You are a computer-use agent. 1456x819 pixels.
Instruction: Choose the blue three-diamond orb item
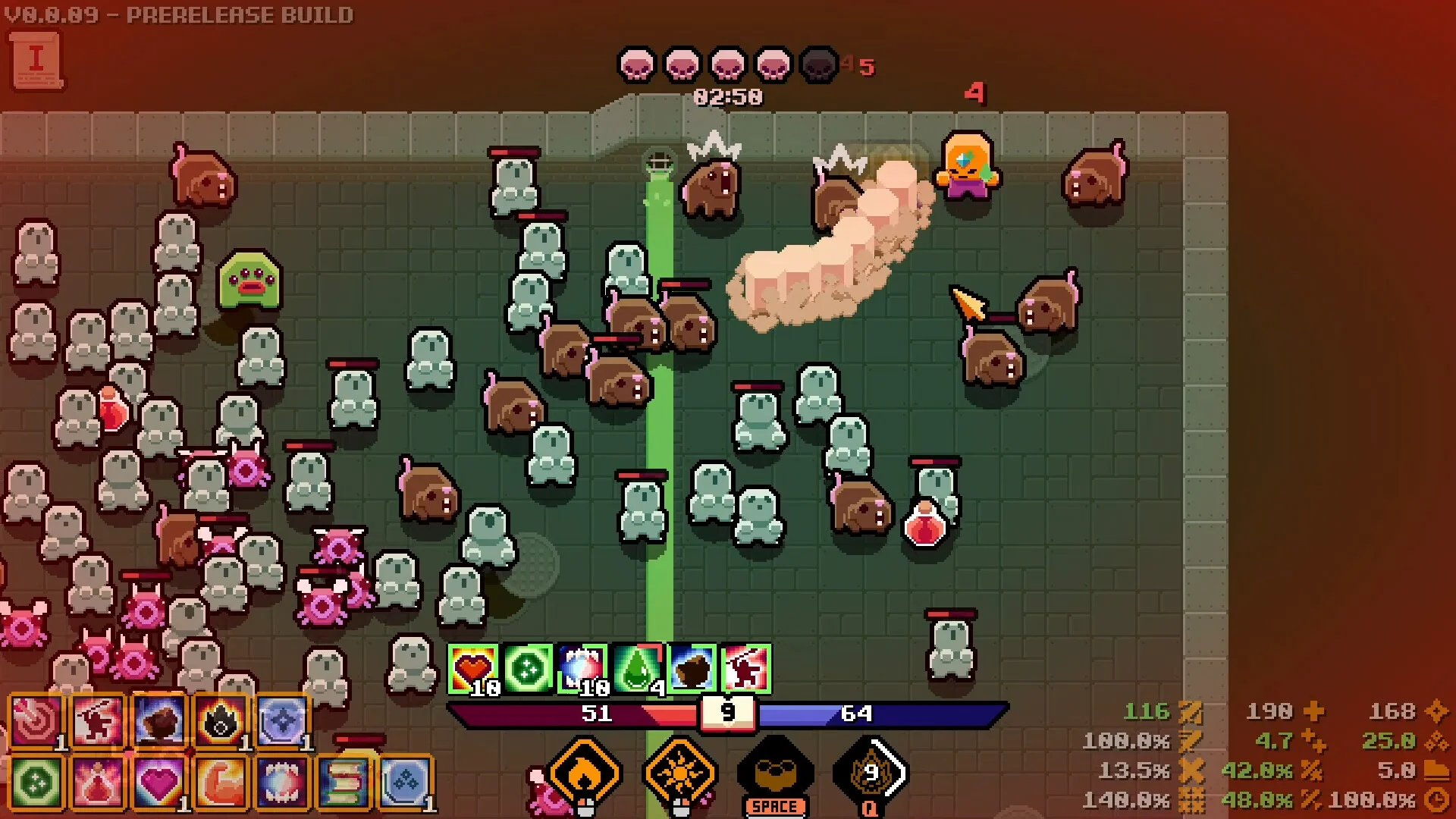point(406,782)
